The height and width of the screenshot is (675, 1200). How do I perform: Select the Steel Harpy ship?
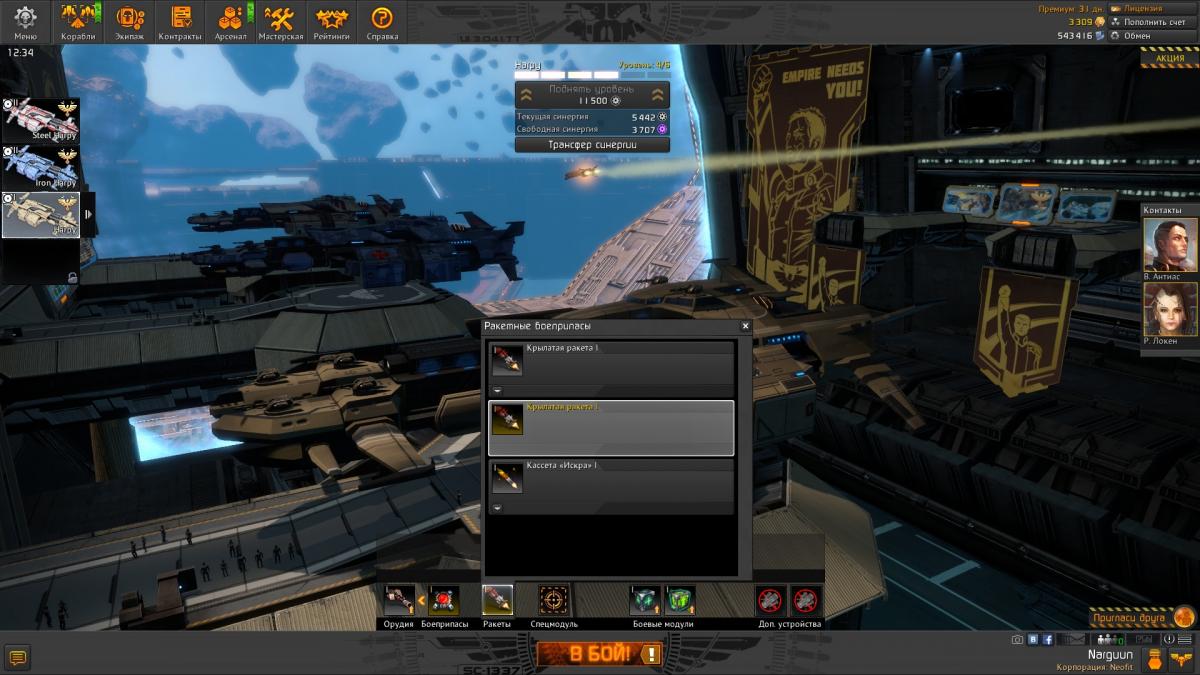41,120
